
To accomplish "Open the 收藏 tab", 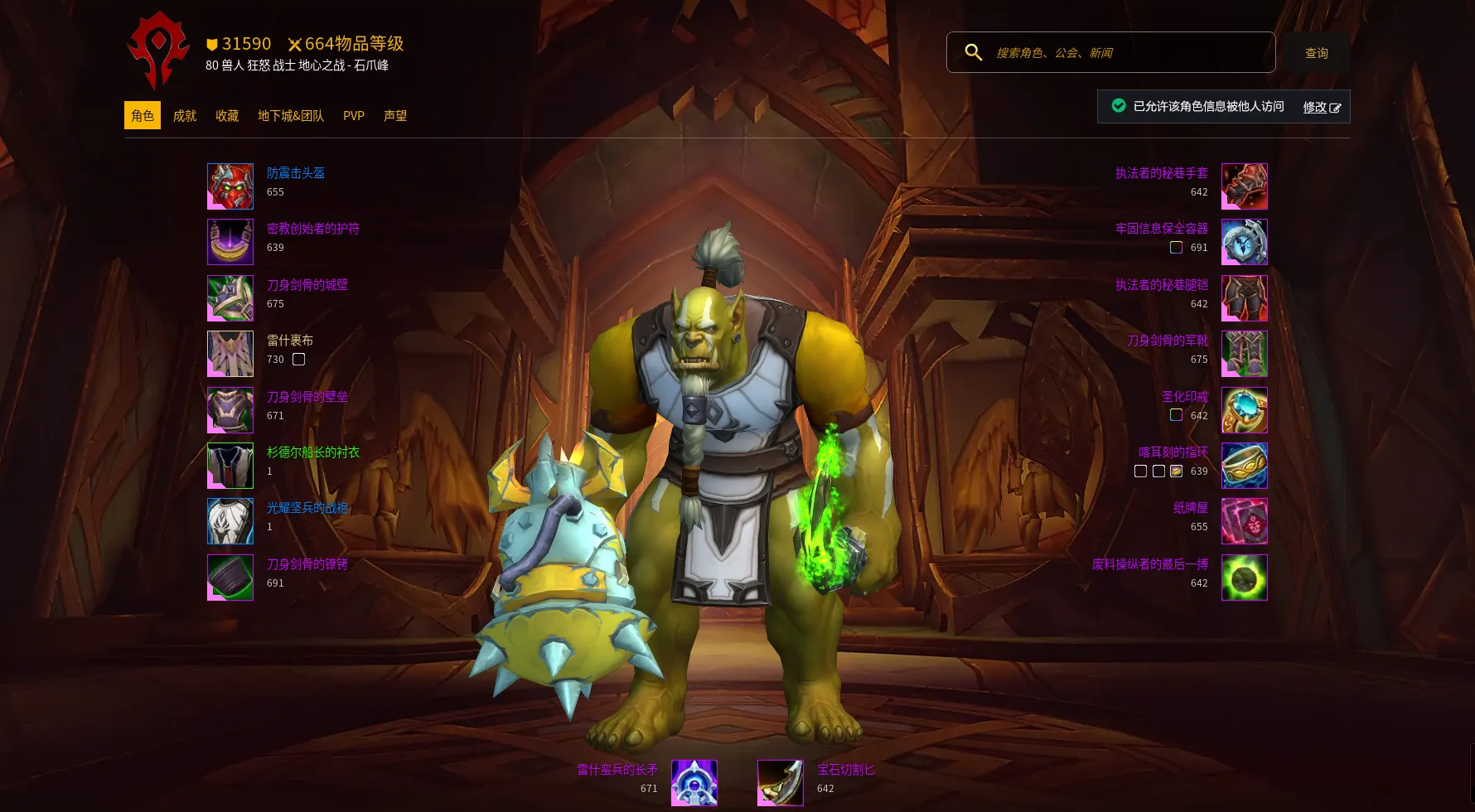I will (x=227, y=116).
